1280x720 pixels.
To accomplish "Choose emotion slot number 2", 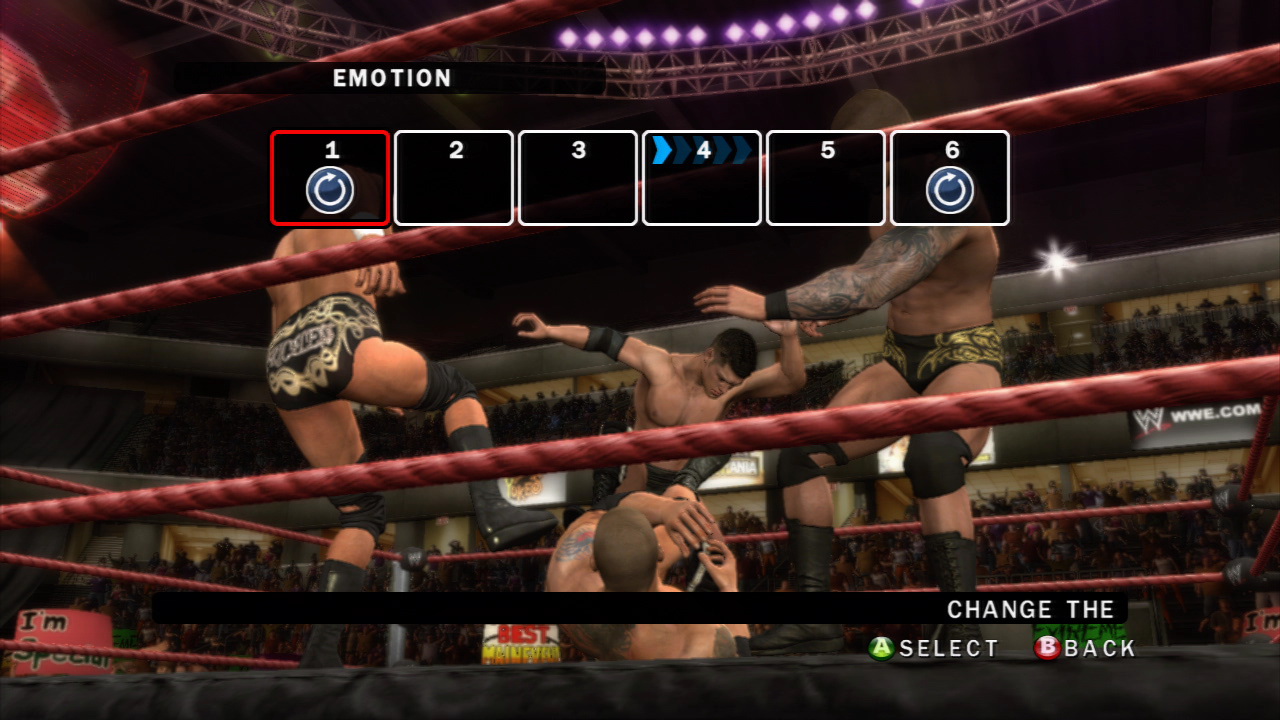I will tap(454, 178).
